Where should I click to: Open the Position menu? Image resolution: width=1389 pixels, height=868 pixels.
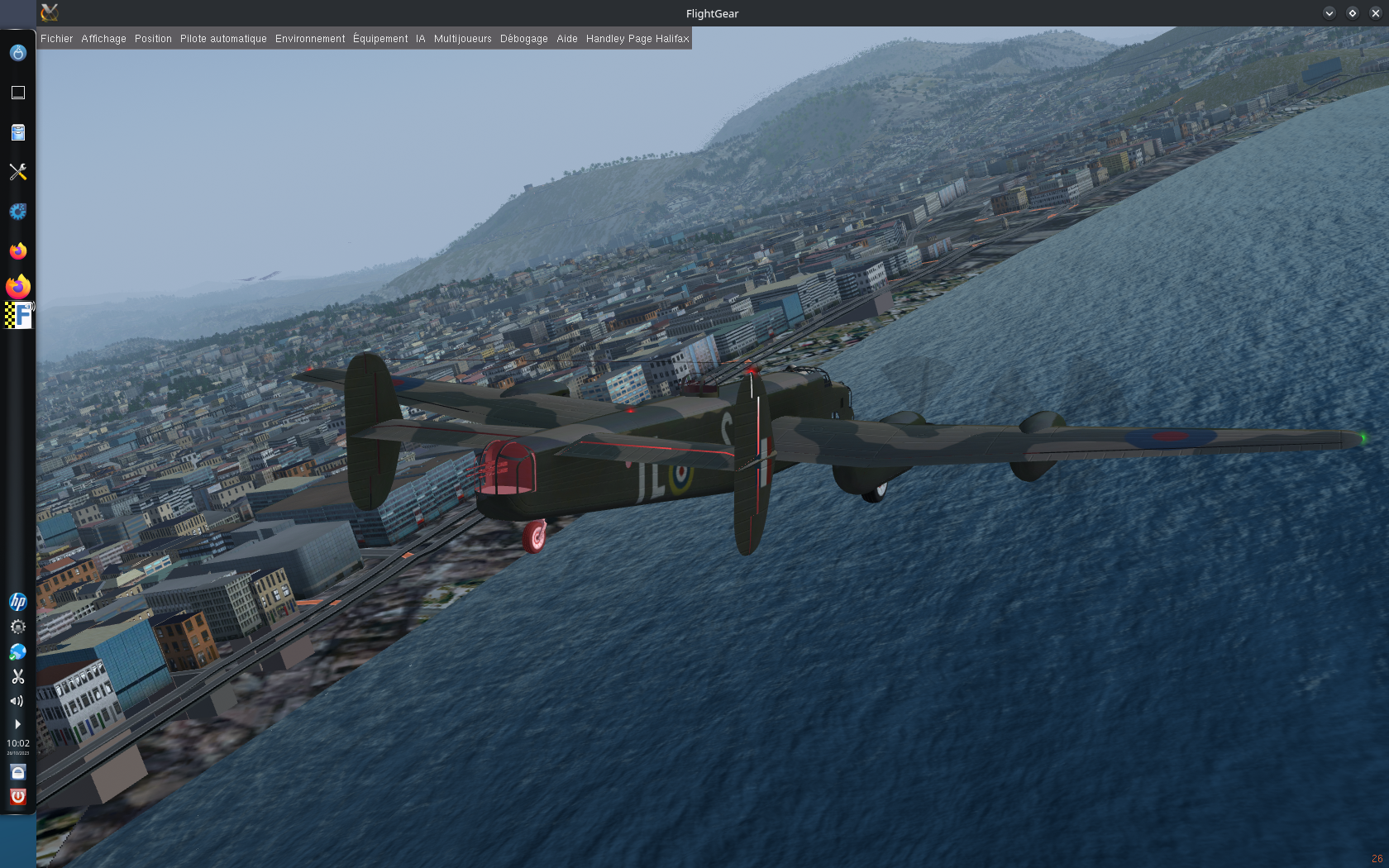pos(153,39)
